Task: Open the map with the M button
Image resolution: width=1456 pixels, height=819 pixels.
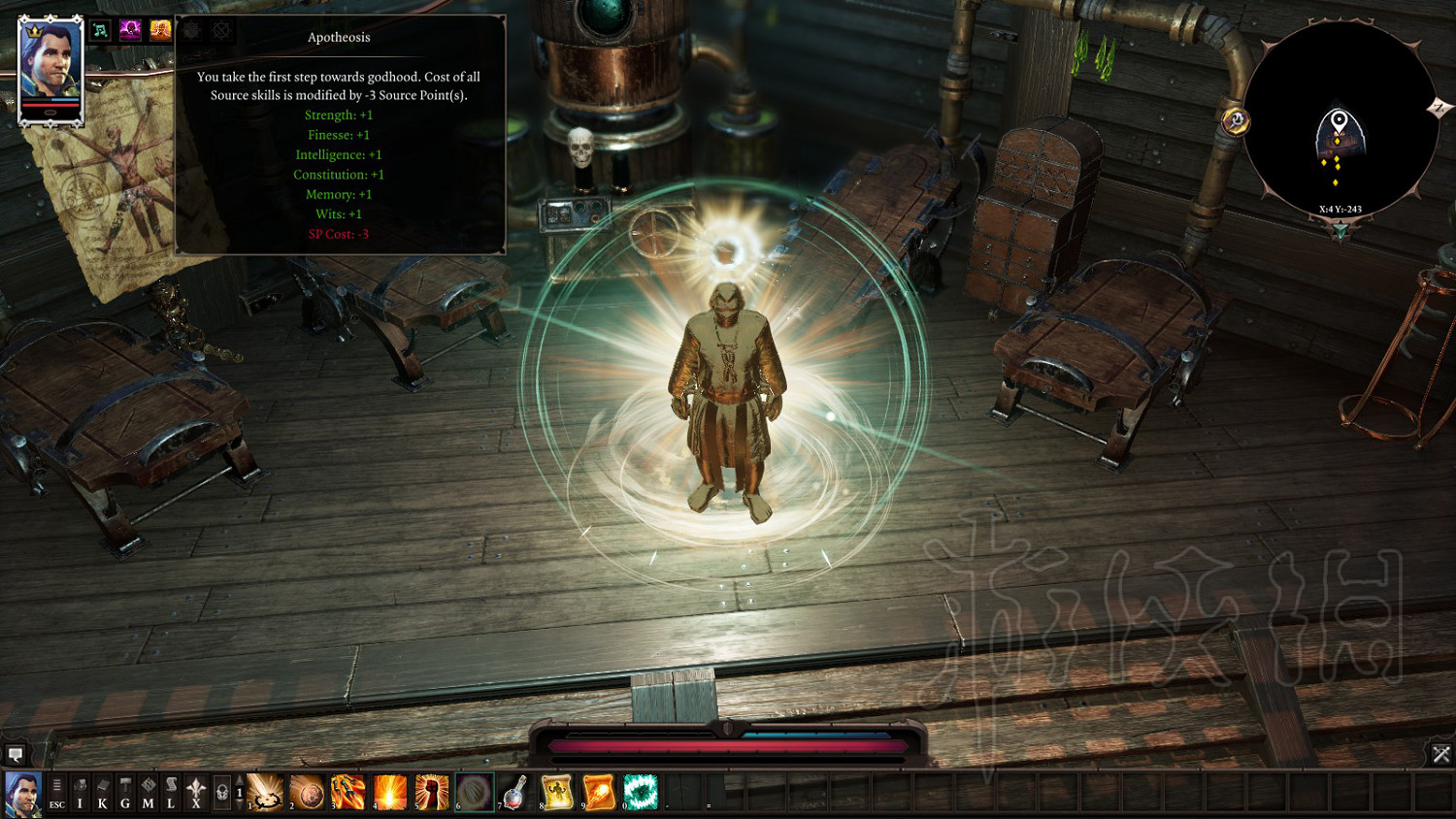Action: coord(149,793)
